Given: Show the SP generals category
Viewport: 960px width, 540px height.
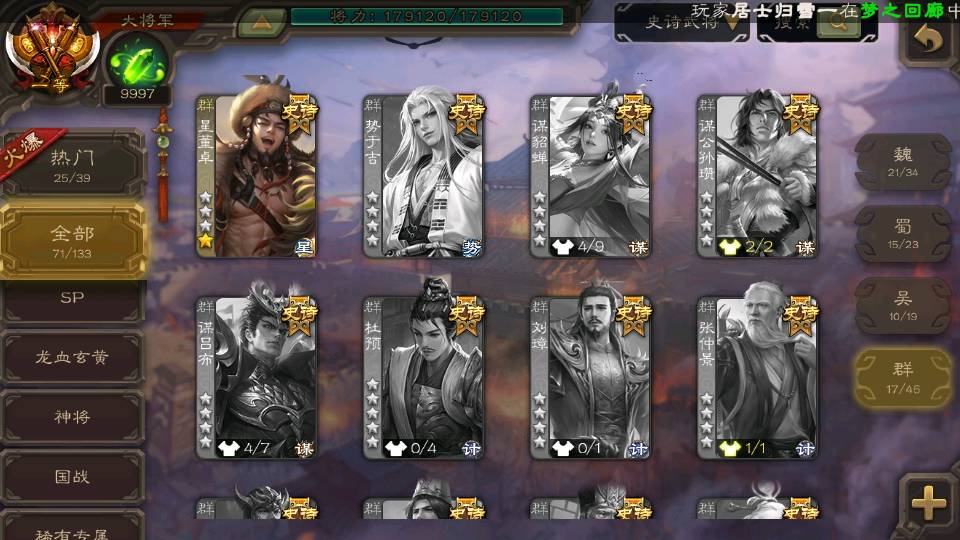Looking at the screenshot, I should click(72, 298).
